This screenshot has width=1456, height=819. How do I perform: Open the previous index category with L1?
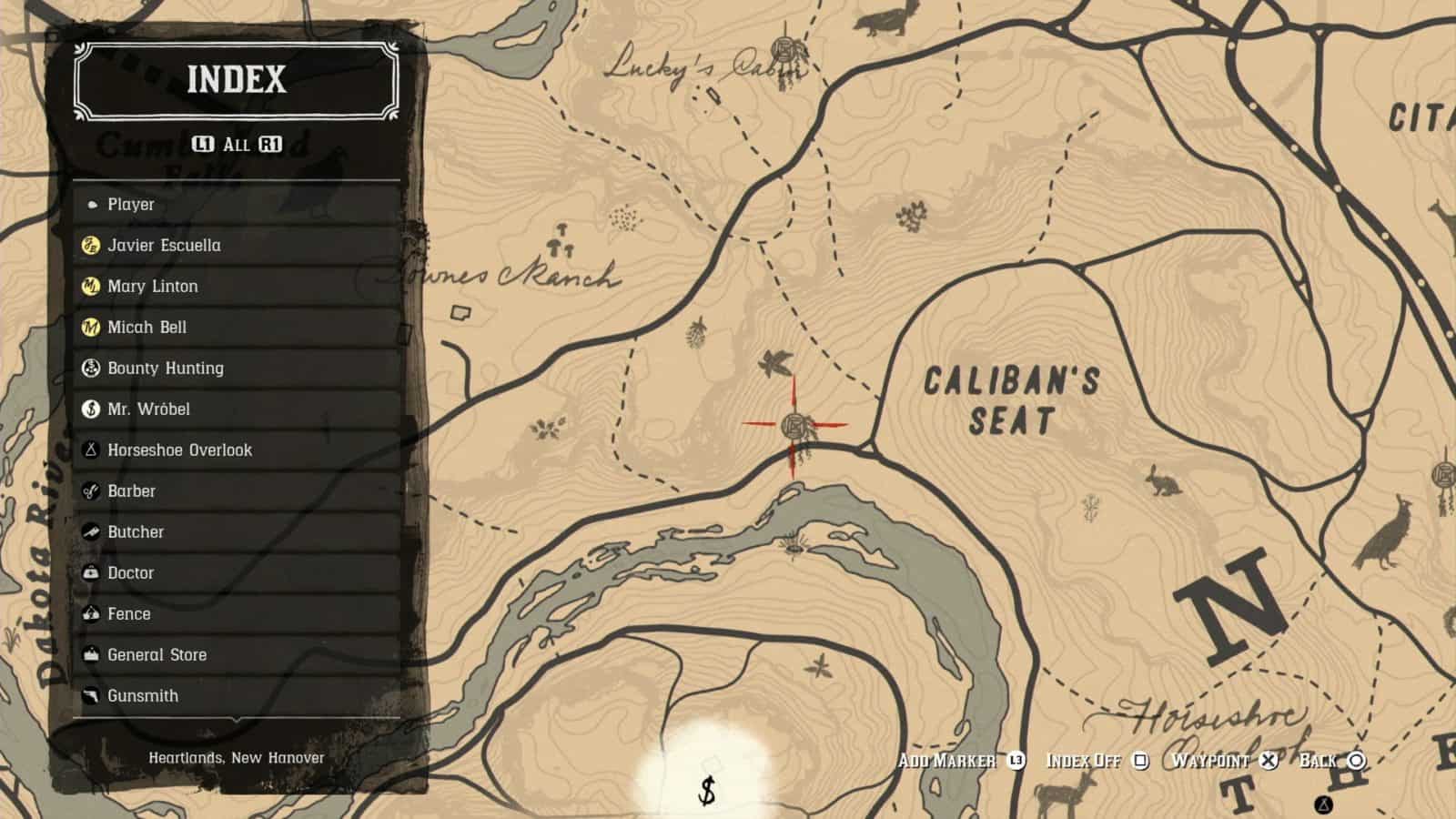[205, 142]
